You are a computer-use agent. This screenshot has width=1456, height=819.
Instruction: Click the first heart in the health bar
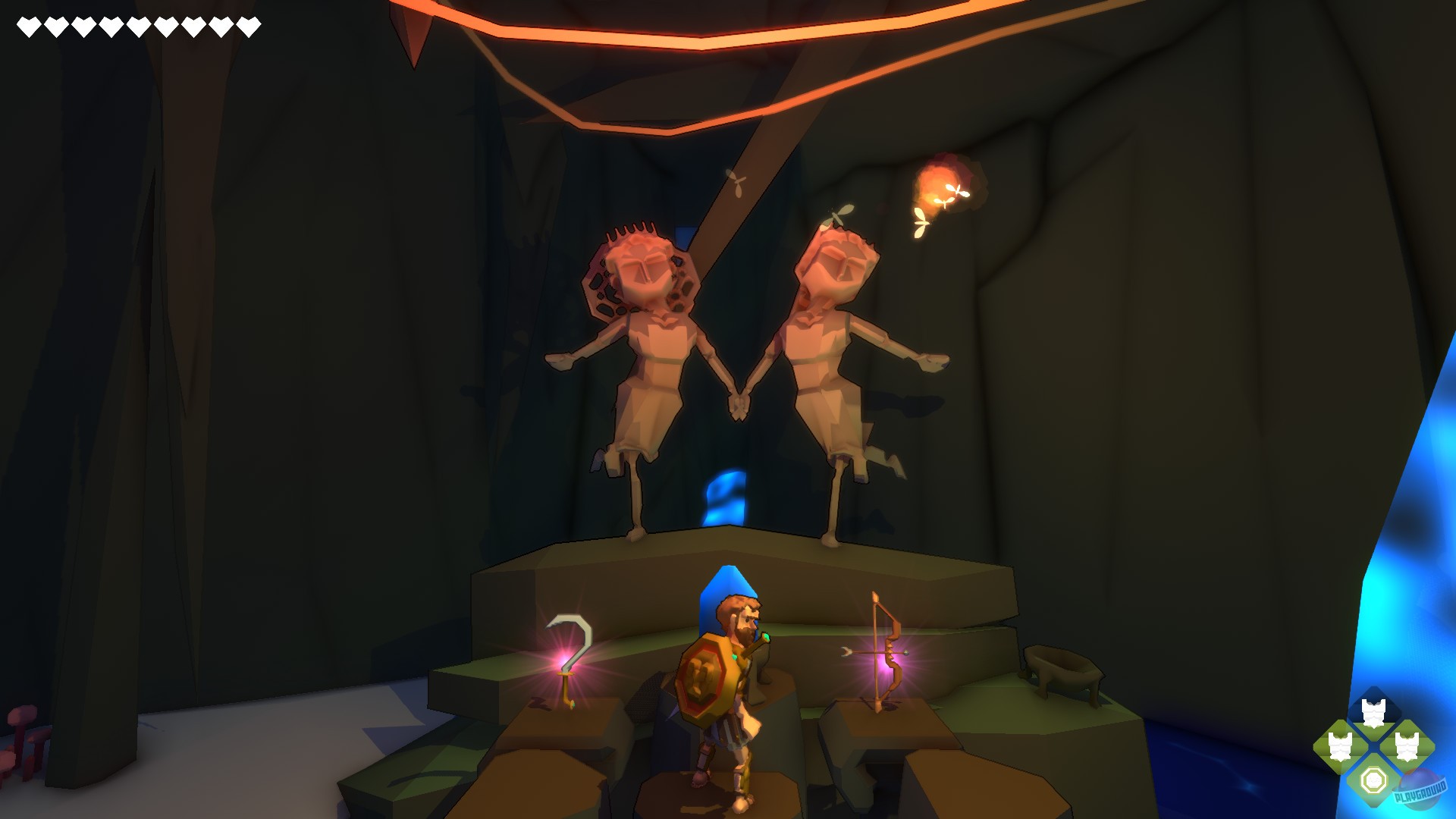28,25
